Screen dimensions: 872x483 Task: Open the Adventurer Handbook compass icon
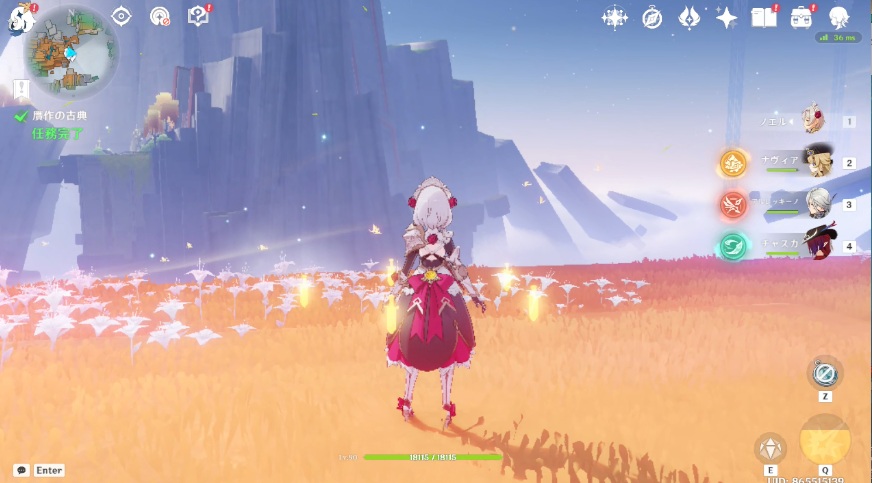pos(652,17)
